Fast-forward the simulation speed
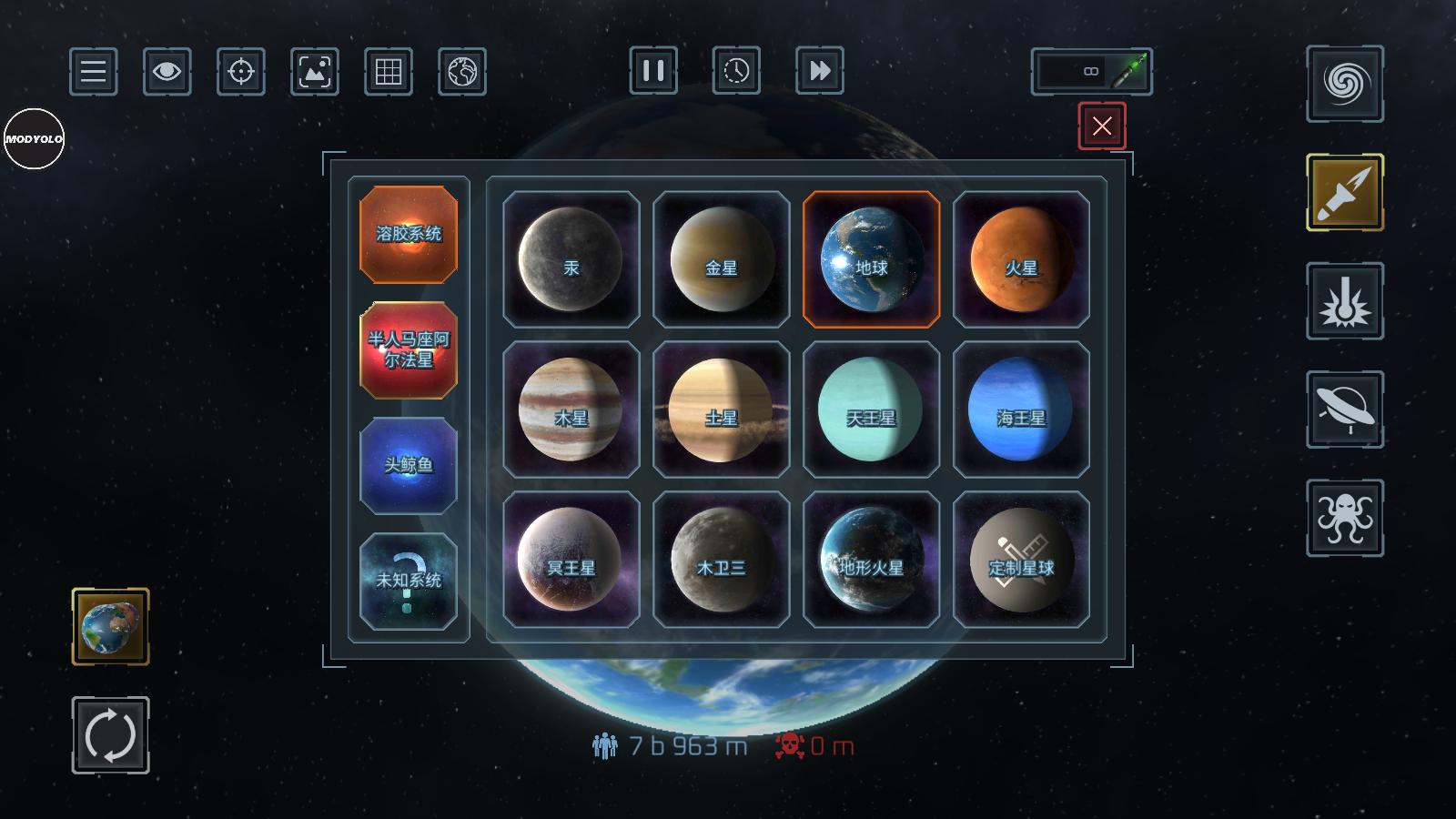The height and width of the screenshot is (819, 1456). pyautogui.click(x=819, y=71)
